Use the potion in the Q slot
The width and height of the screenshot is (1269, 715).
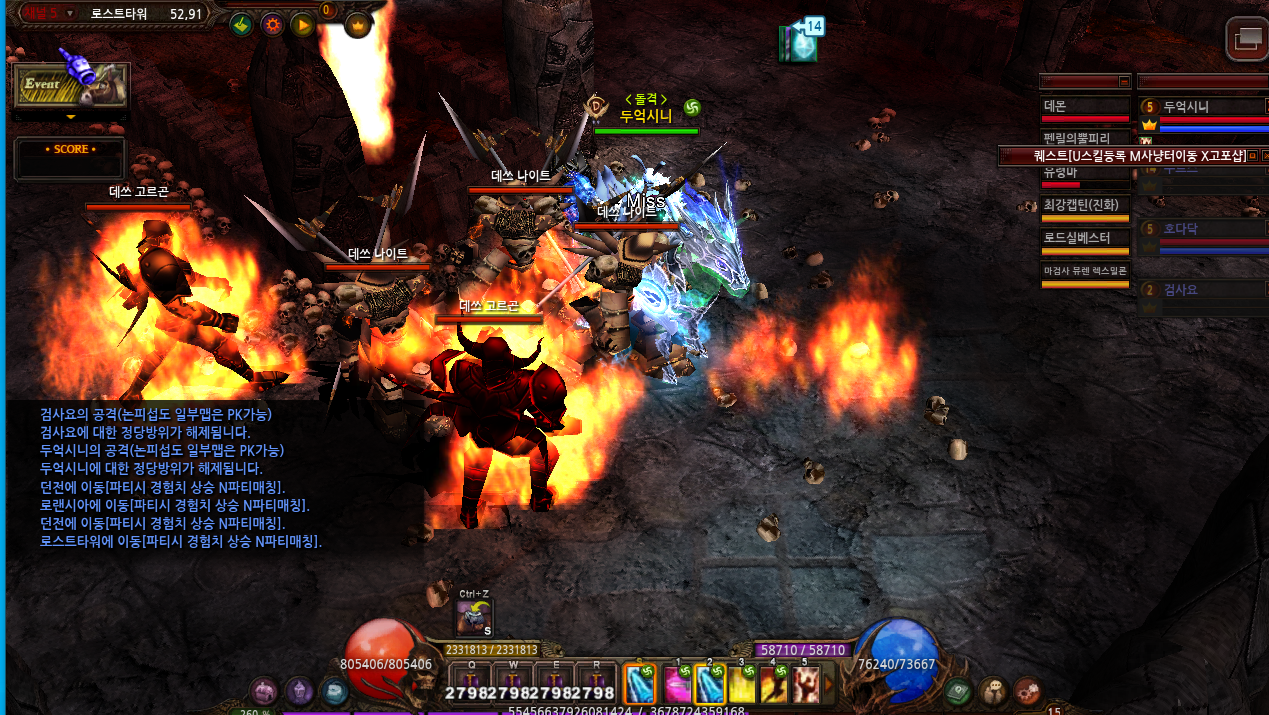coord(472,681)
